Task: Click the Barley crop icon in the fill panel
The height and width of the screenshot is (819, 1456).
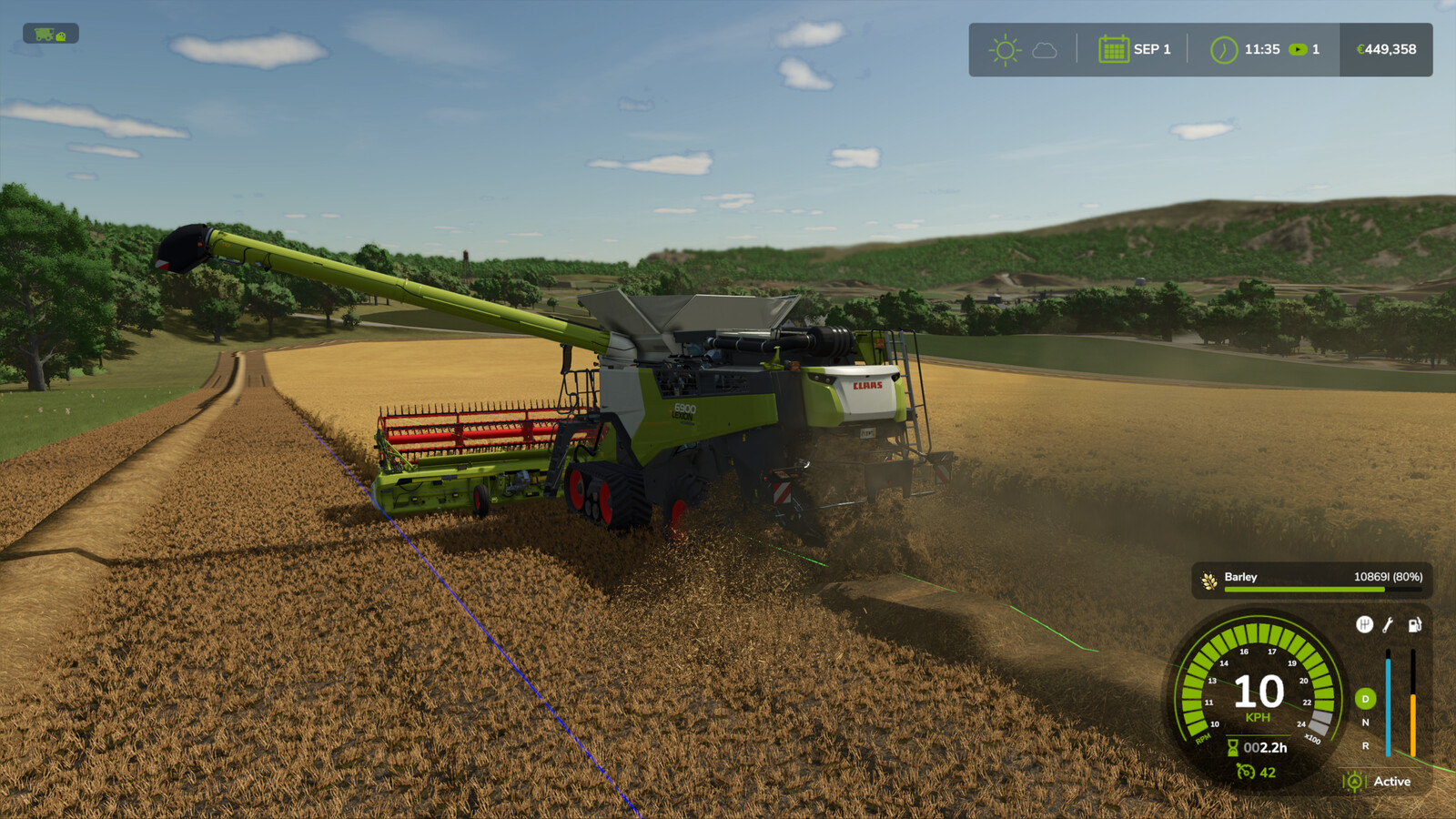Action: click(1208, 578)
